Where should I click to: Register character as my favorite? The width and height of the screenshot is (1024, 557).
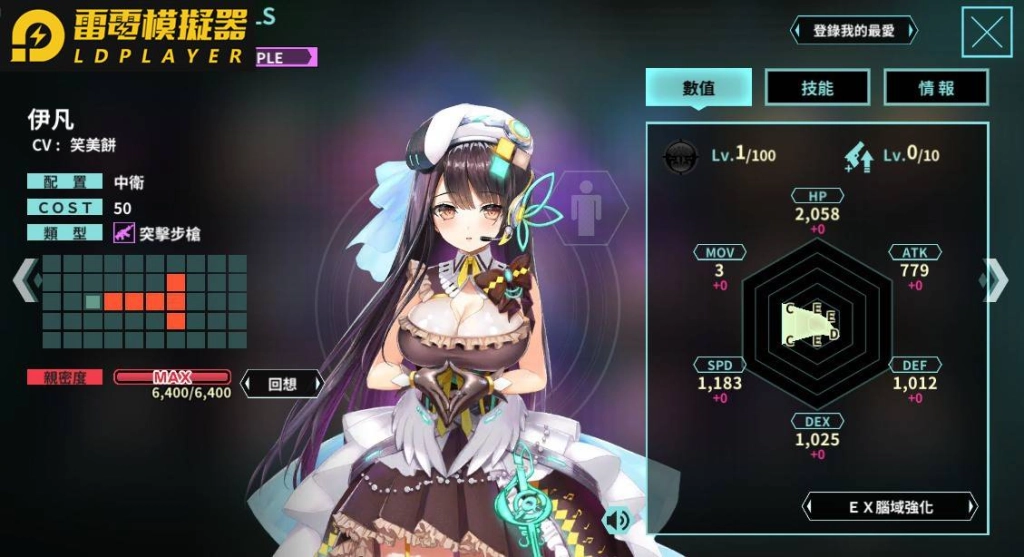pos(853,31)
